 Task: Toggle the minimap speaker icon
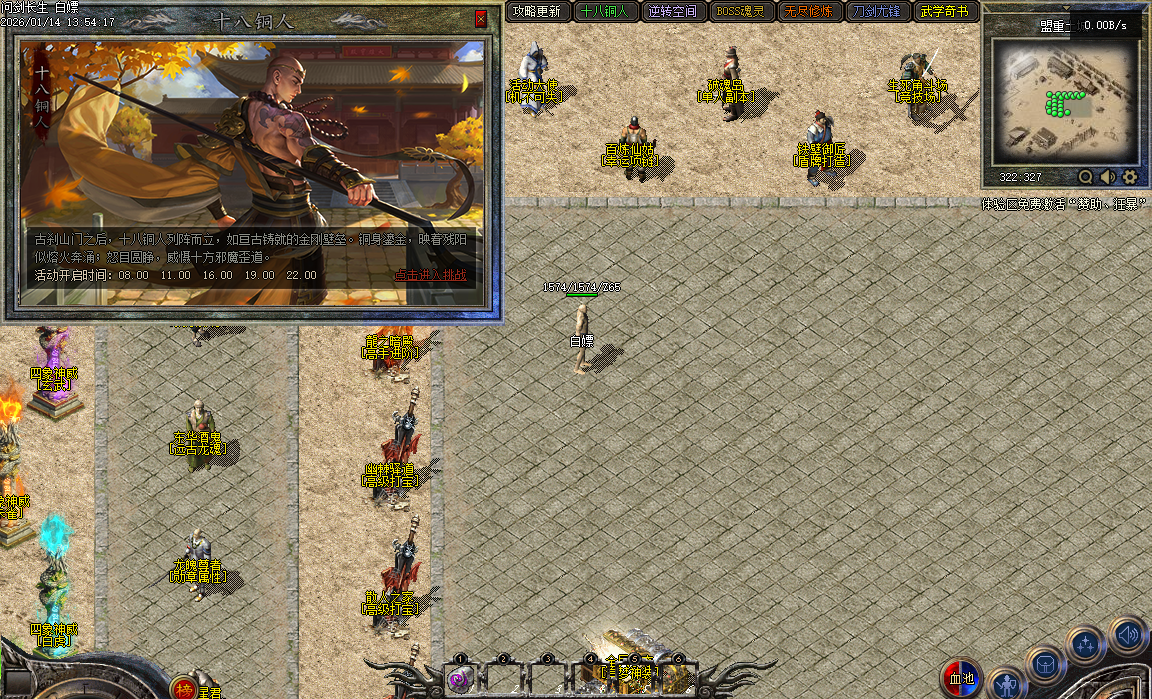coord(1108,177)
